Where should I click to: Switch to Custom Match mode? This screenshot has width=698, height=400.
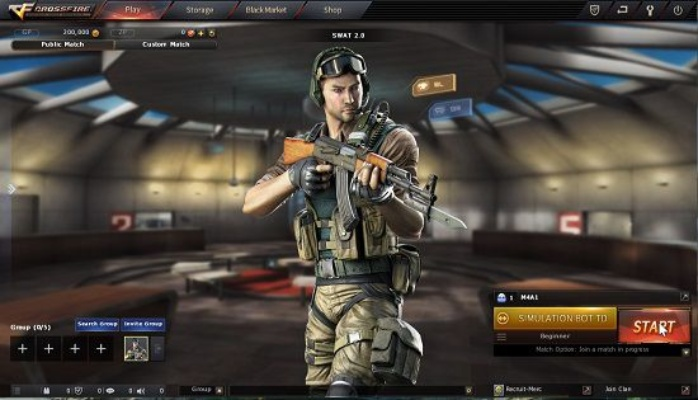[x=165, y=44]
